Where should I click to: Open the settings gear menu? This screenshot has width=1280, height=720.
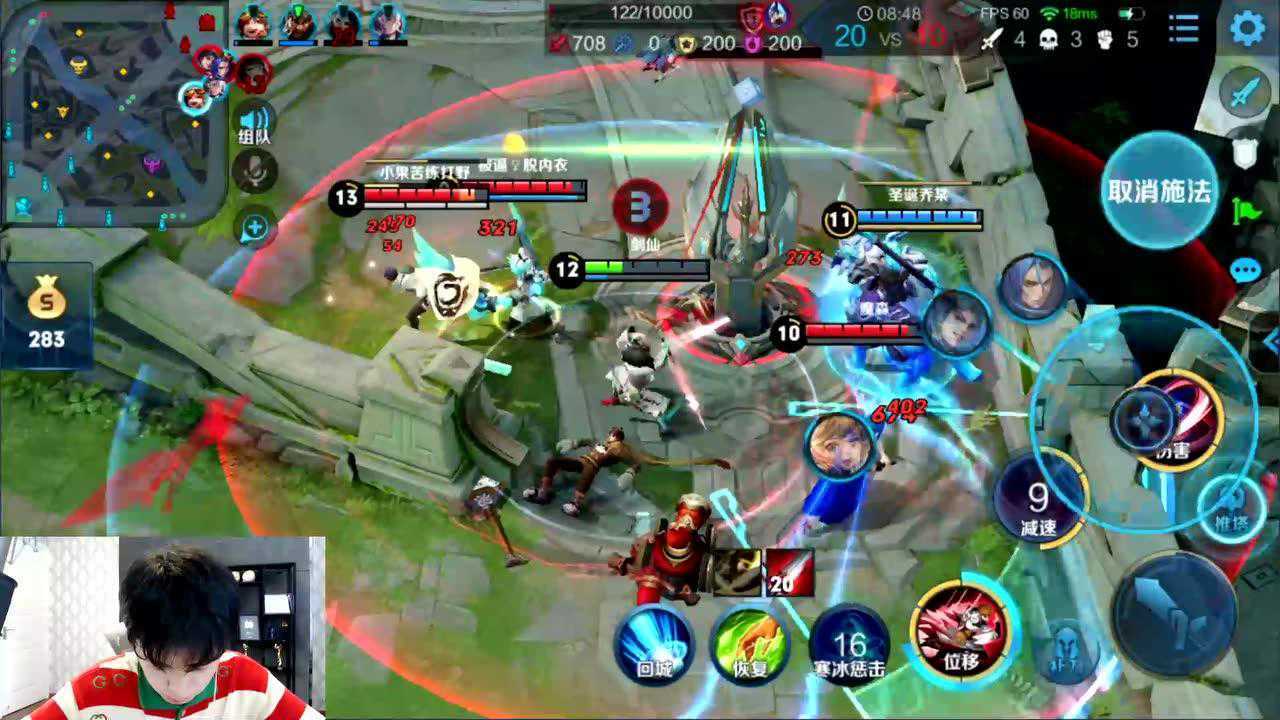coord(1247,27)
